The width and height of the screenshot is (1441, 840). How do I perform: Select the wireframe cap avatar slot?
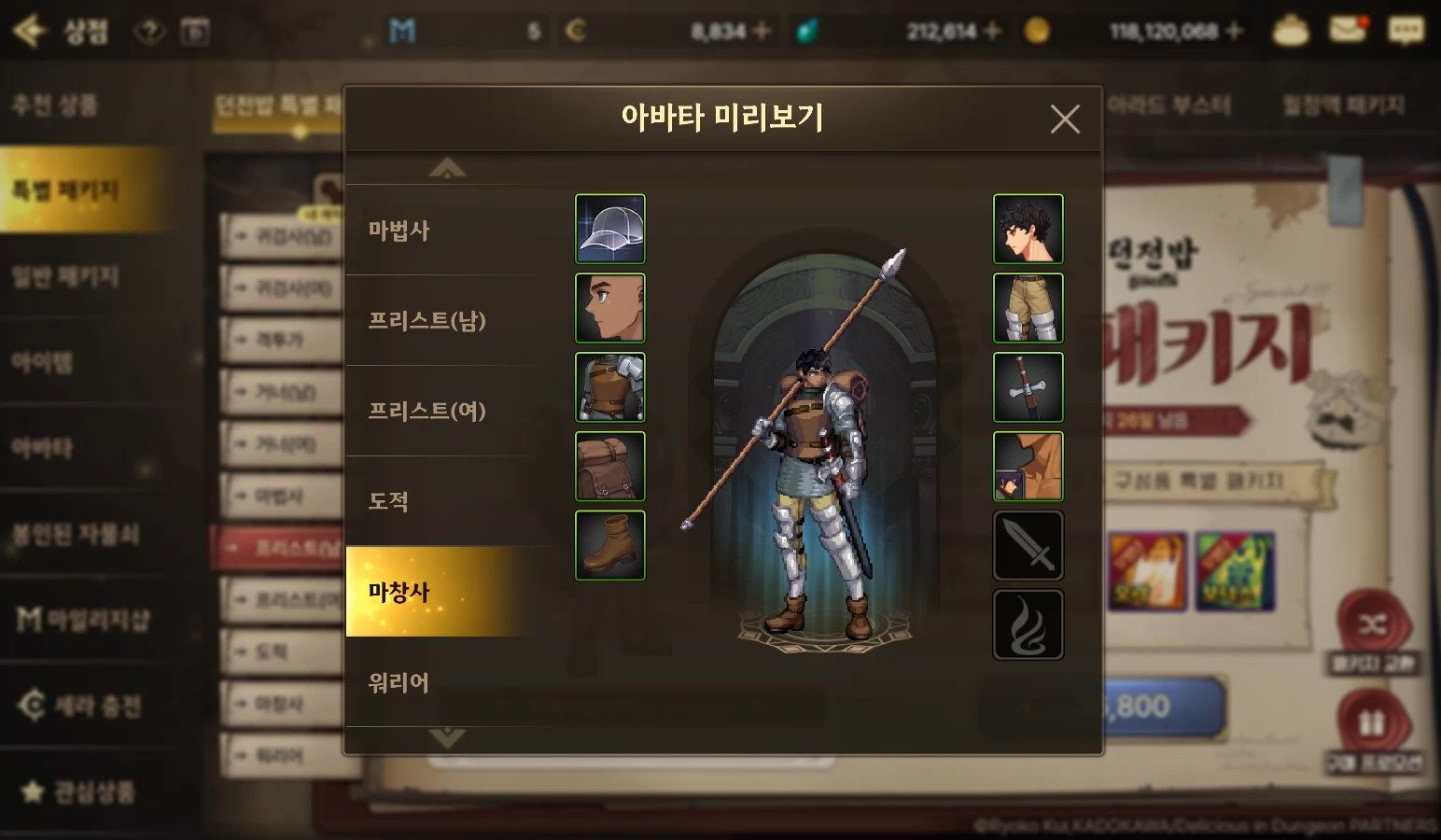click(x=610, y=229)
